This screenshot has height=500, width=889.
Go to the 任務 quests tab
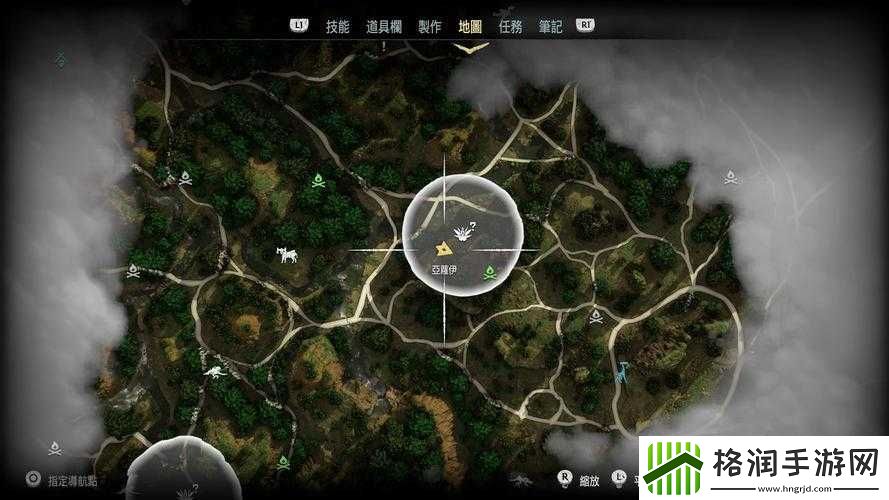coord(510,27)
